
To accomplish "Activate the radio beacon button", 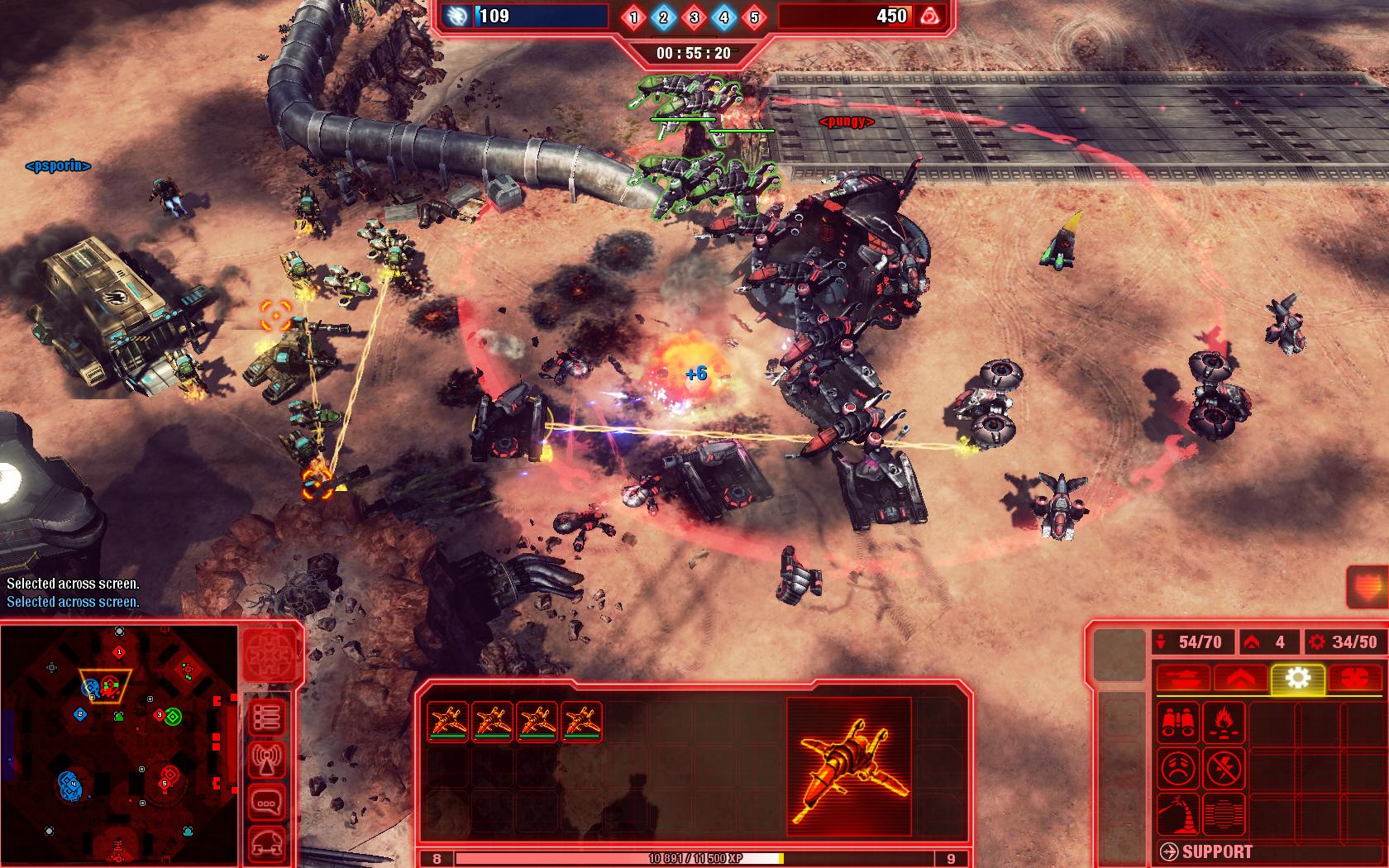I will click(x=268, y=761).
